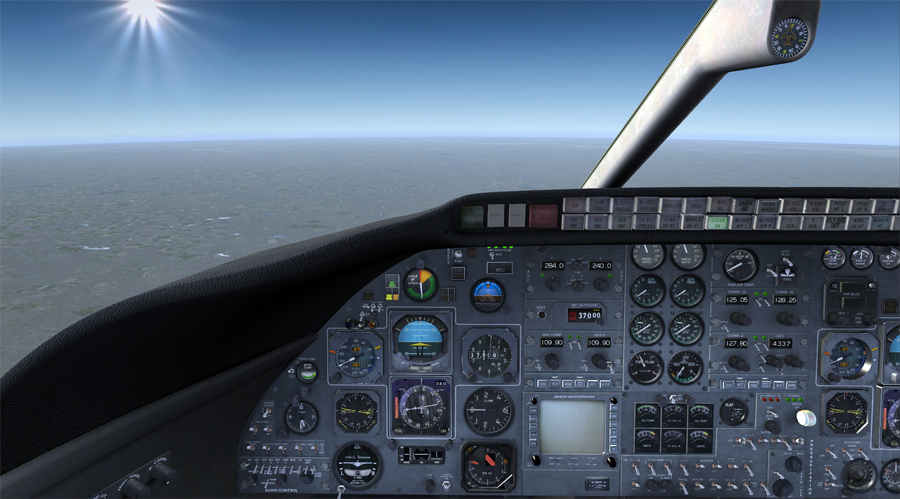
Task: Adjust the ADF knob under the 240.0 readout
Action: pos(601,284)
